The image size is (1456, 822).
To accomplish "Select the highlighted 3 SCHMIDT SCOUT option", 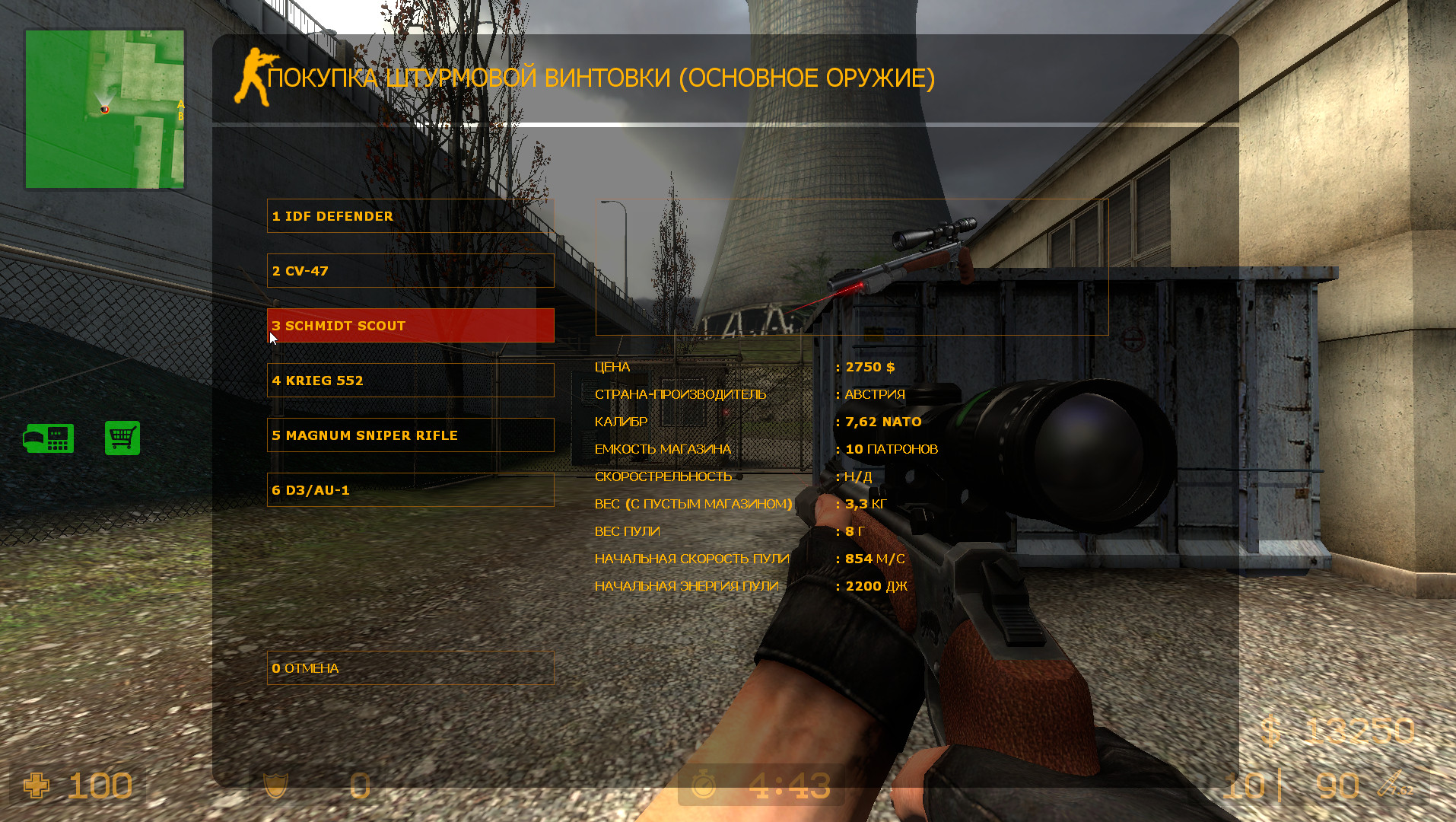I will 411,325.
